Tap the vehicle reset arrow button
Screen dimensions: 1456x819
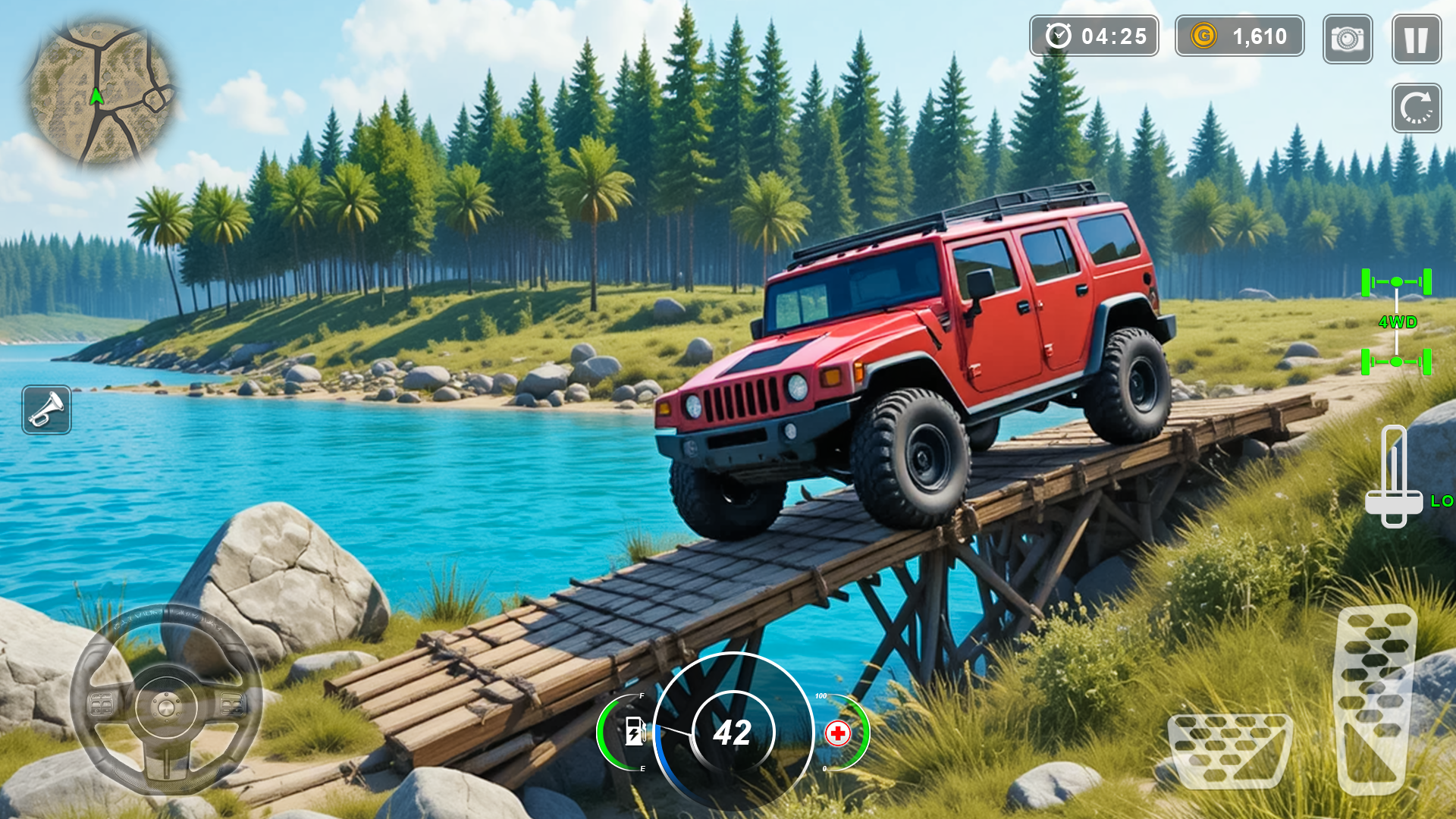point(1416,108)
